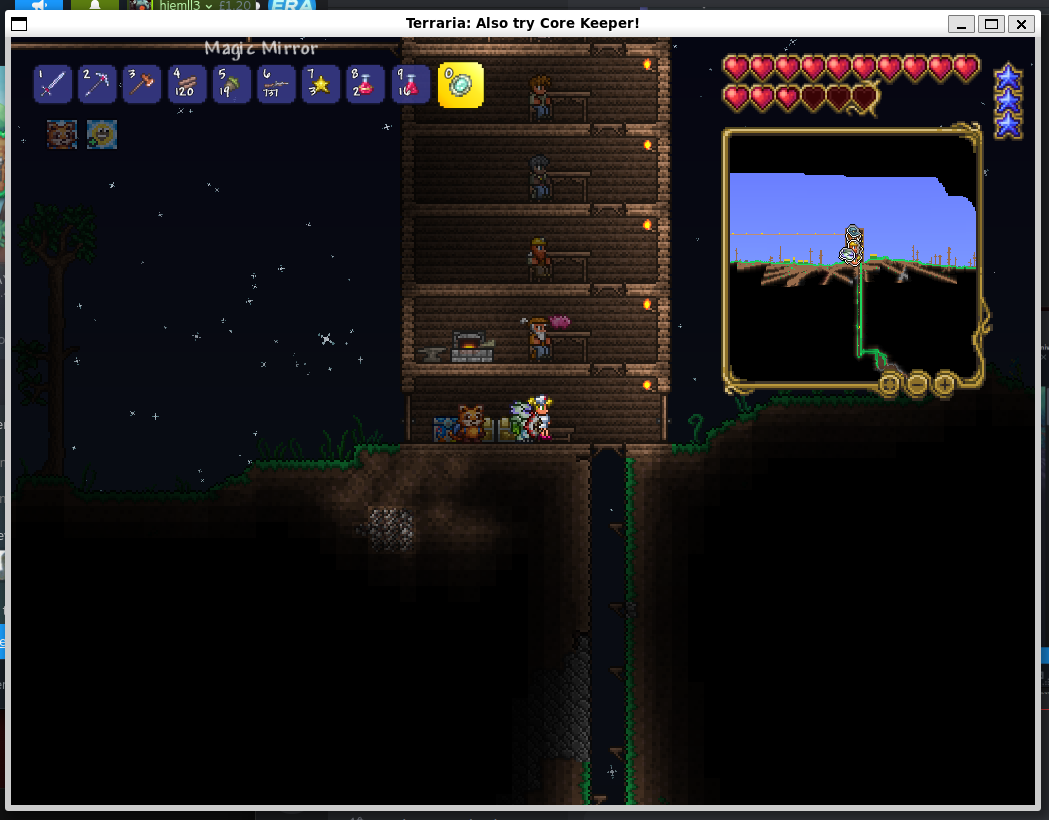
Task: Select the red potion stack of 16
Action: tap(411, 85)
